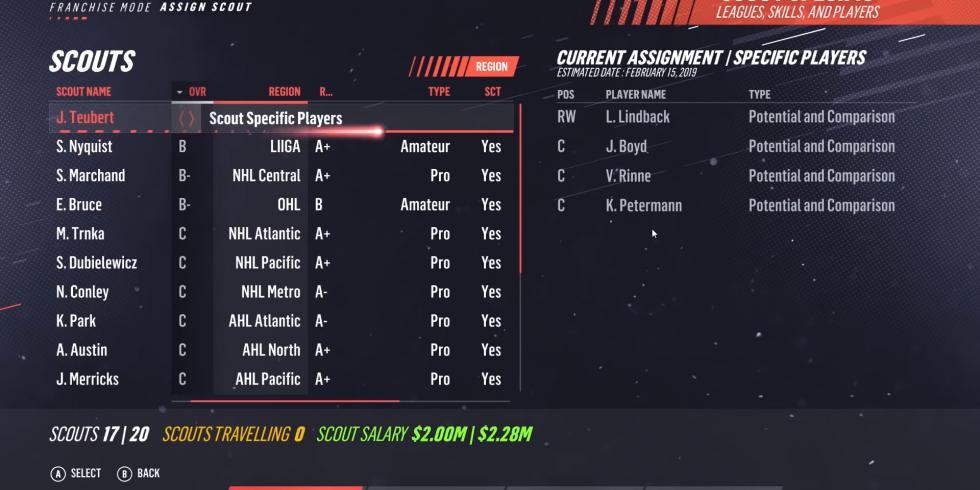Change the Scout Specific Players assignment selector
The width and height of the screenshot is (980, 490).
(x=186, y=118)
